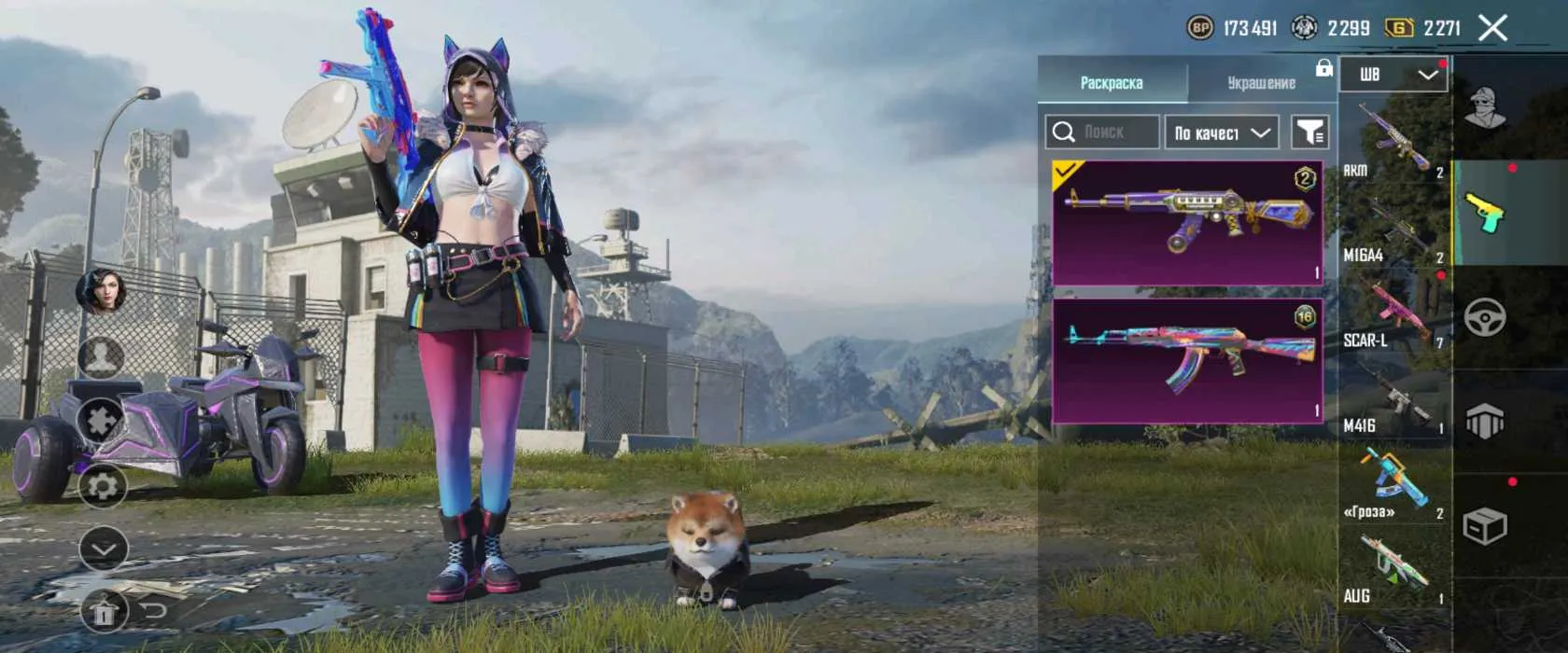1568x653 pixels.
Task: Open the sort-by-quality dropdown
Action: (x=1221, y=132)
